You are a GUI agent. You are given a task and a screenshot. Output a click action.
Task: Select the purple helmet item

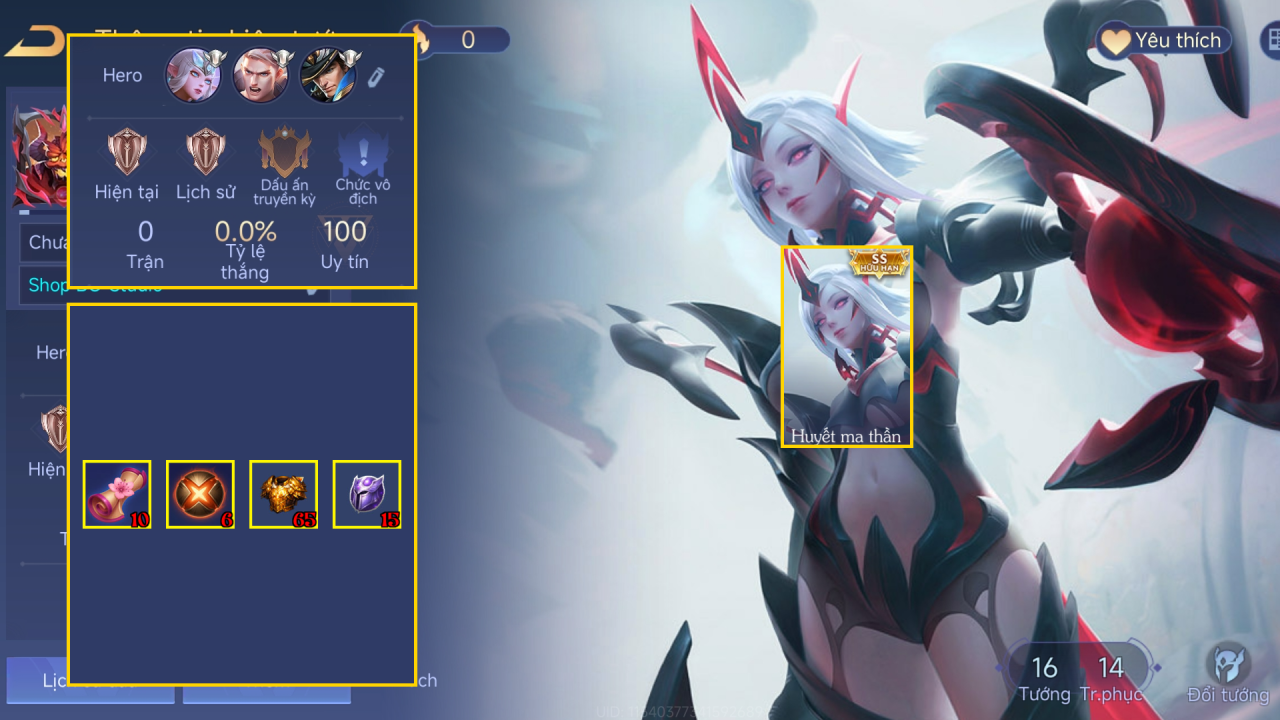366,494
